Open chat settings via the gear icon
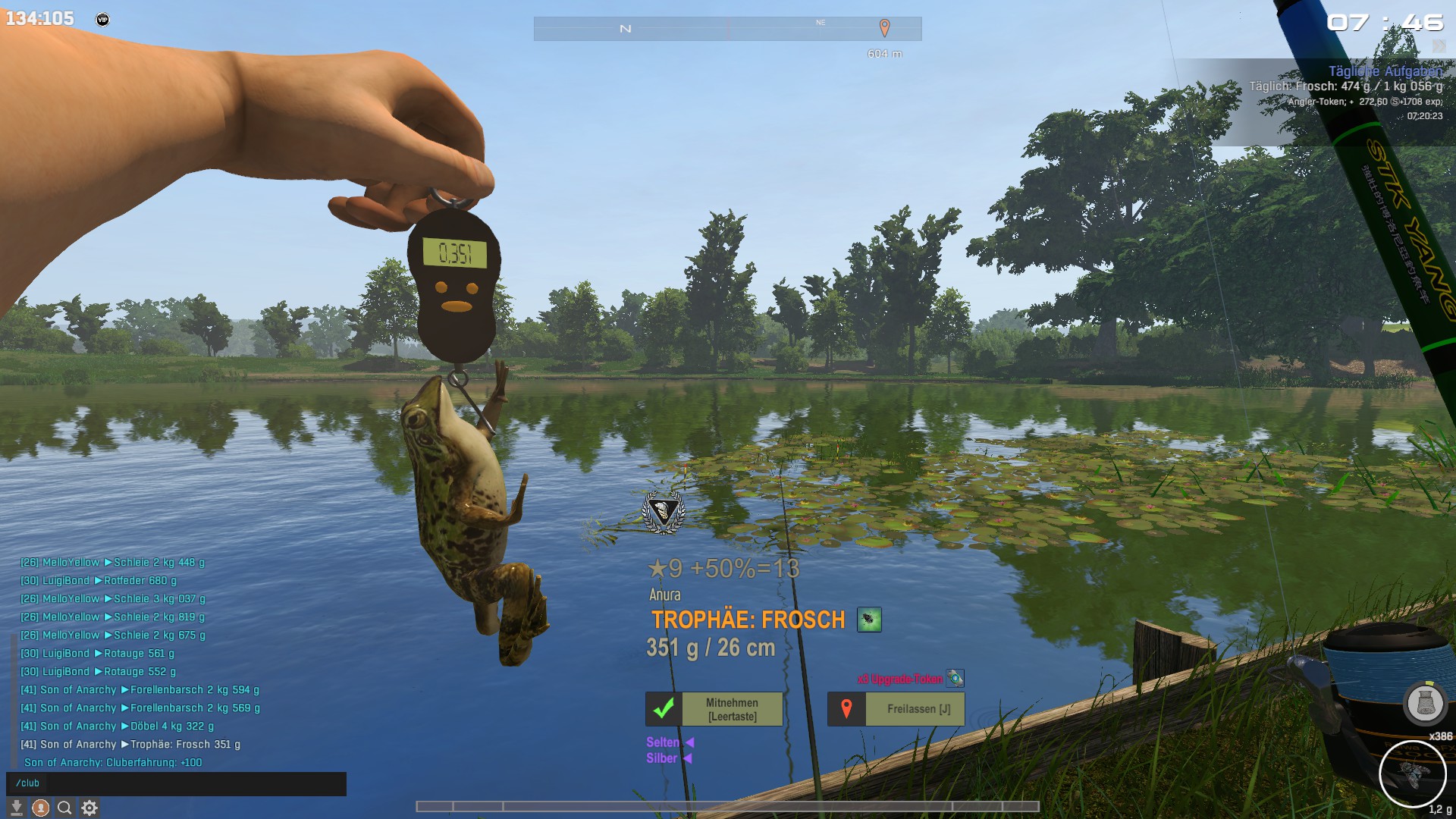 point(89,808)
